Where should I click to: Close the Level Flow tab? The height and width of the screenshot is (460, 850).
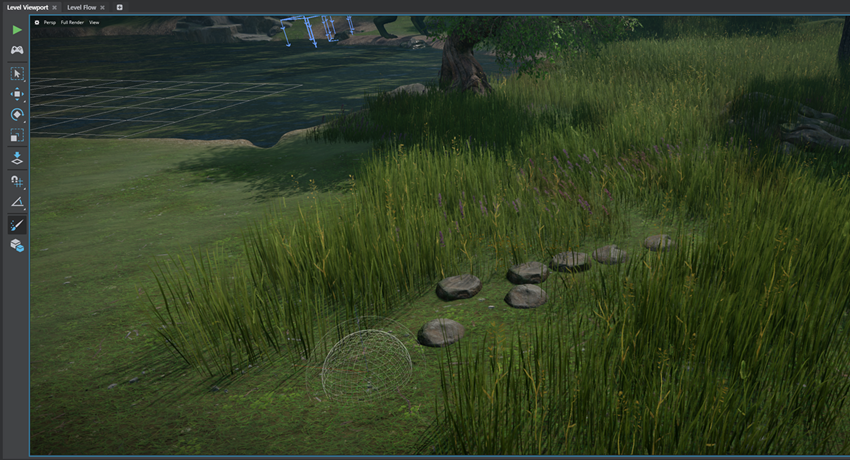click(103, 7)
